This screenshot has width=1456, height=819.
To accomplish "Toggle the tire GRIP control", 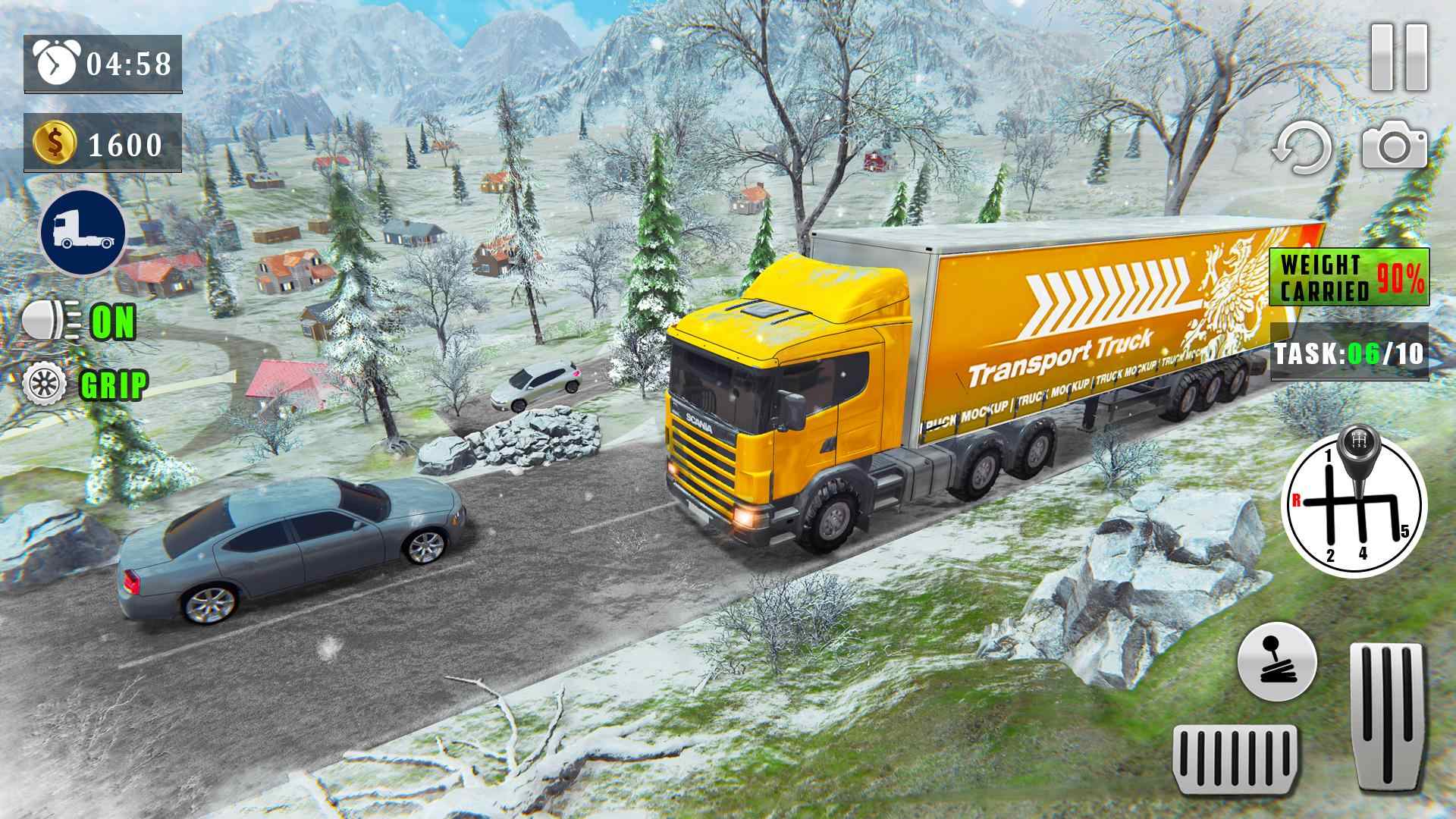I will coord(85,384).
